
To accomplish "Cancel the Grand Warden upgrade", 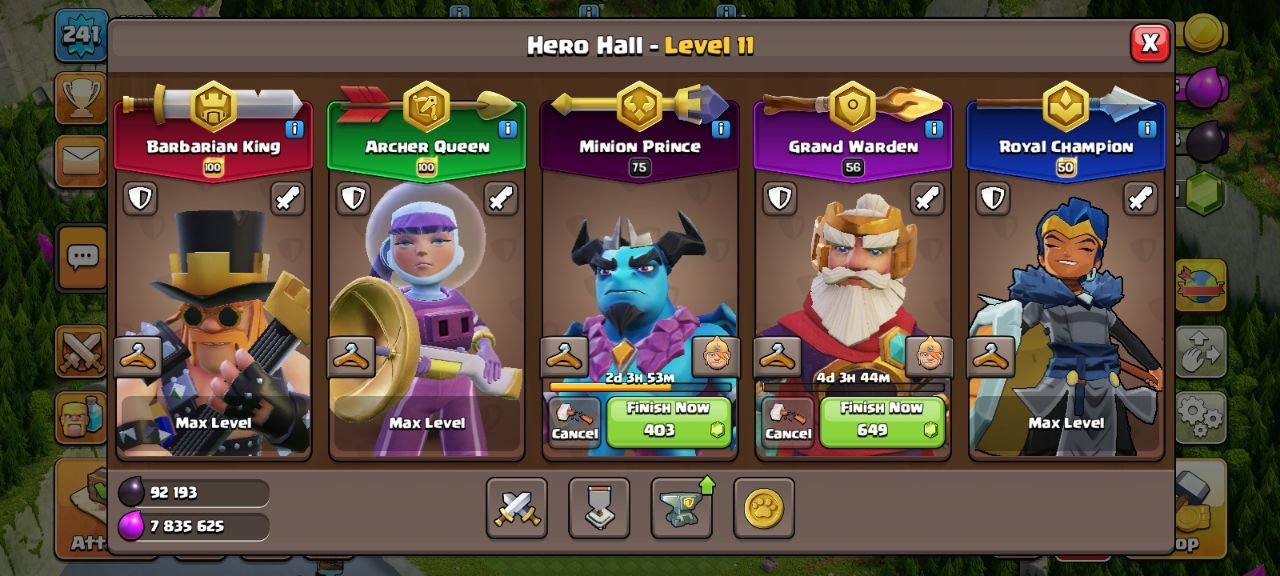I will [x=788, y=422].
